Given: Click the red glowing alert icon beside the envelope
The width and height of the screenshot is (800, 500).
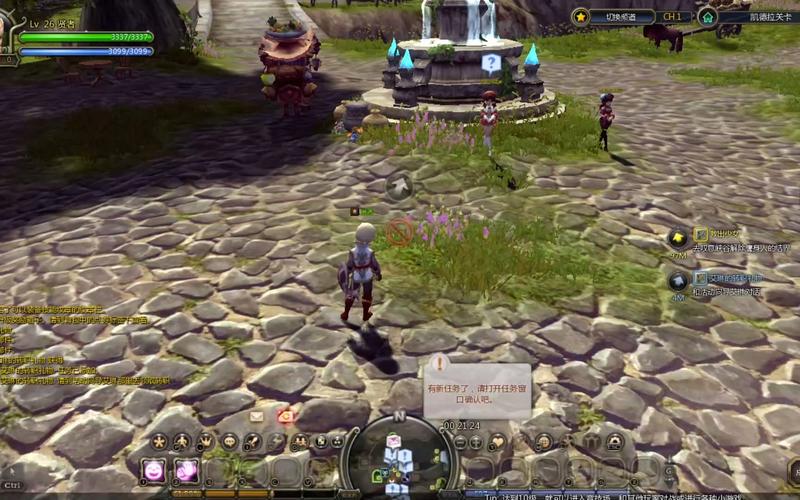Looking at the screenshot, I should [286, 416].
